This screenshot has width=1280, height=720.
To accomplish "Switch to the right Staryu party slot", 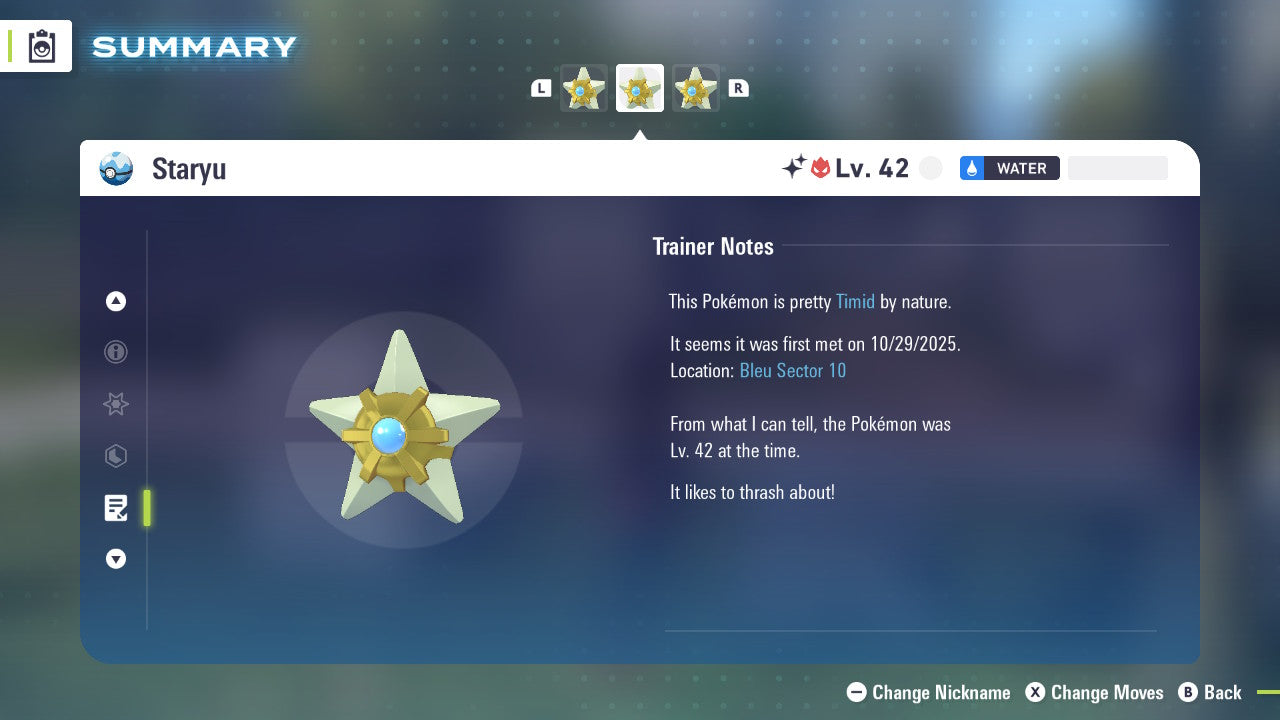I will pyautogui.click(x=696, y=88).
